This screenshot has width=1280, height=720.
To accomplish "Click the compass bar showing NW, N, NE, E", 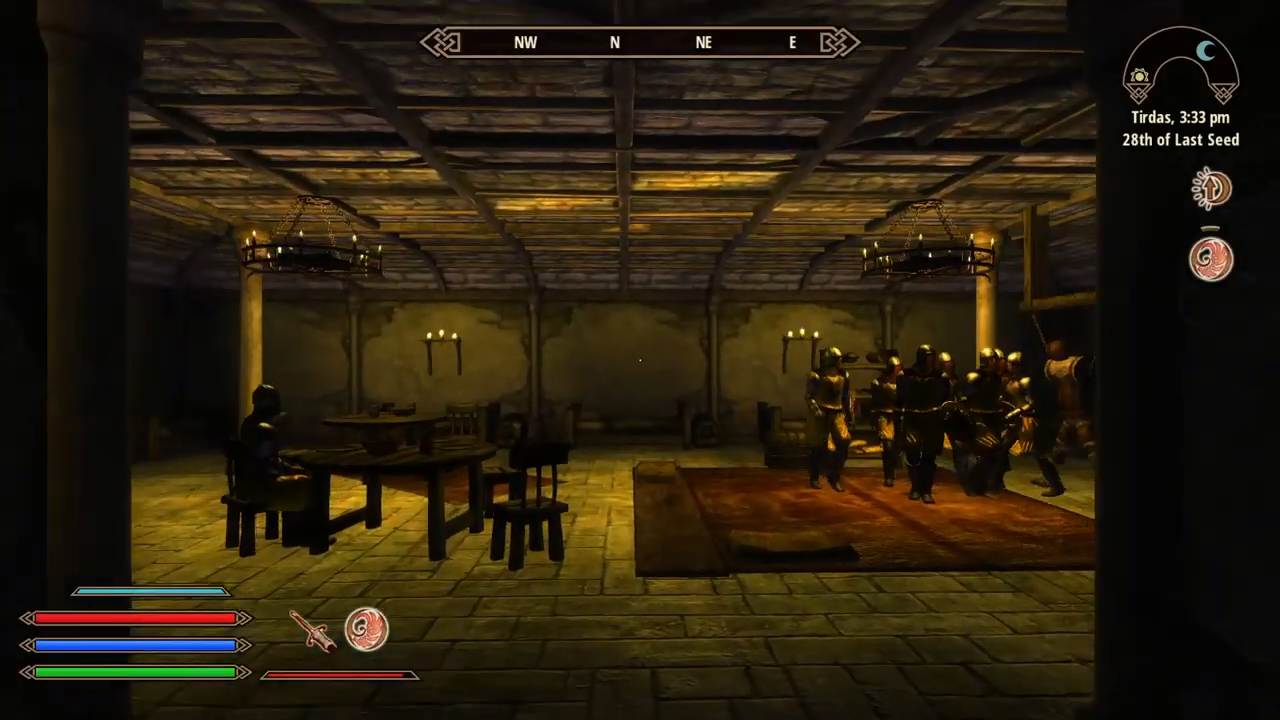I will [640, 42].
